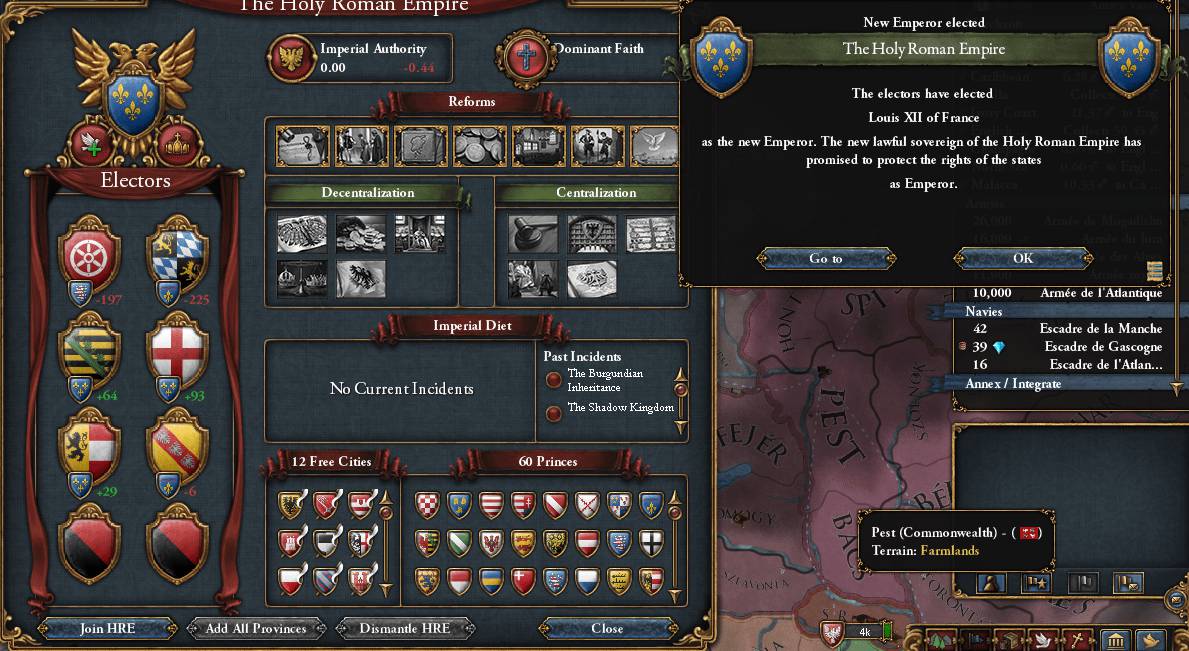Choose Add All Provinces
This screenshot has height=651, width=1189.
point(255,628)
